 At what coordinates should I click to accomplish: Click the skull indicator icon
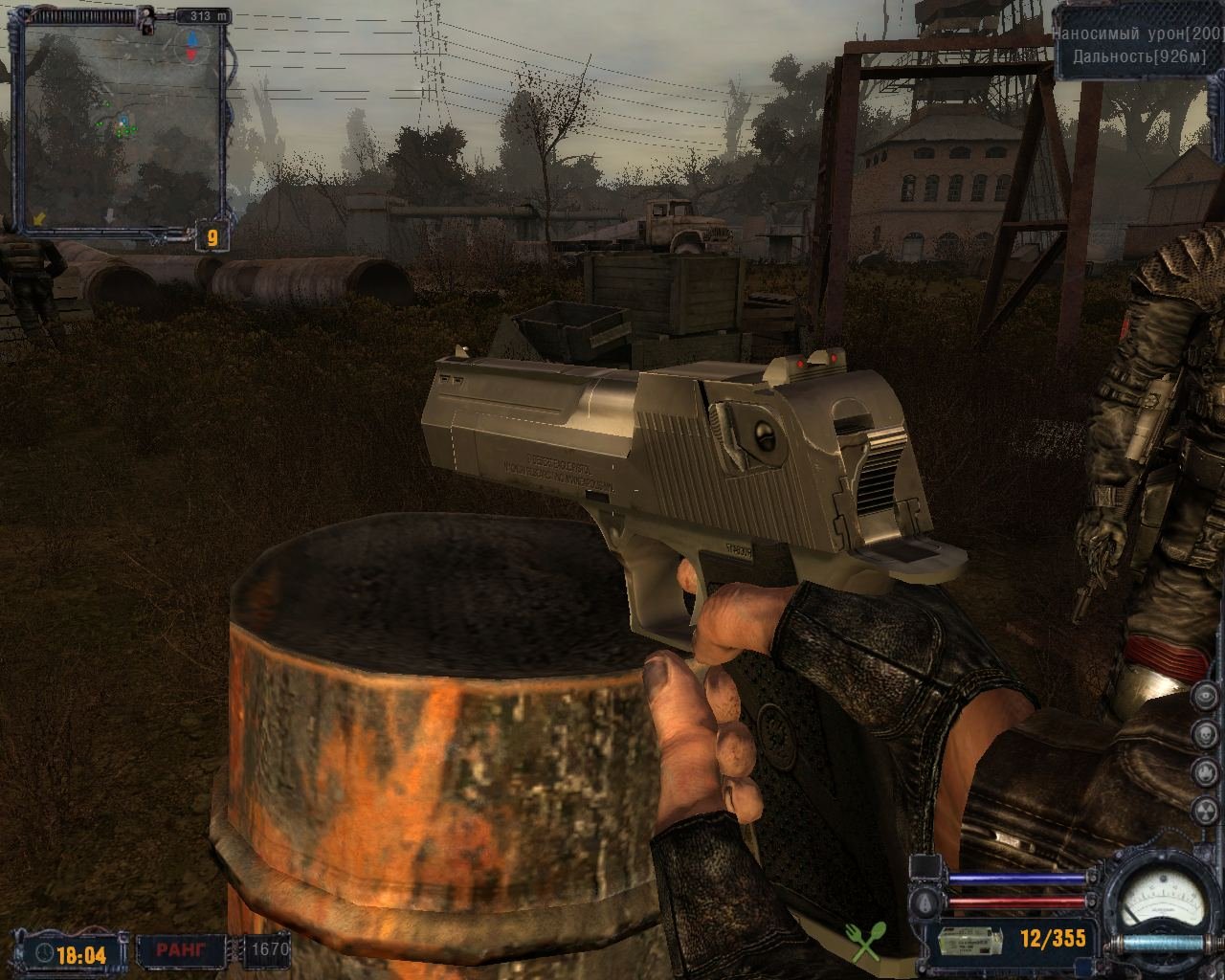pyautogui.click(x=1205, y=733)
